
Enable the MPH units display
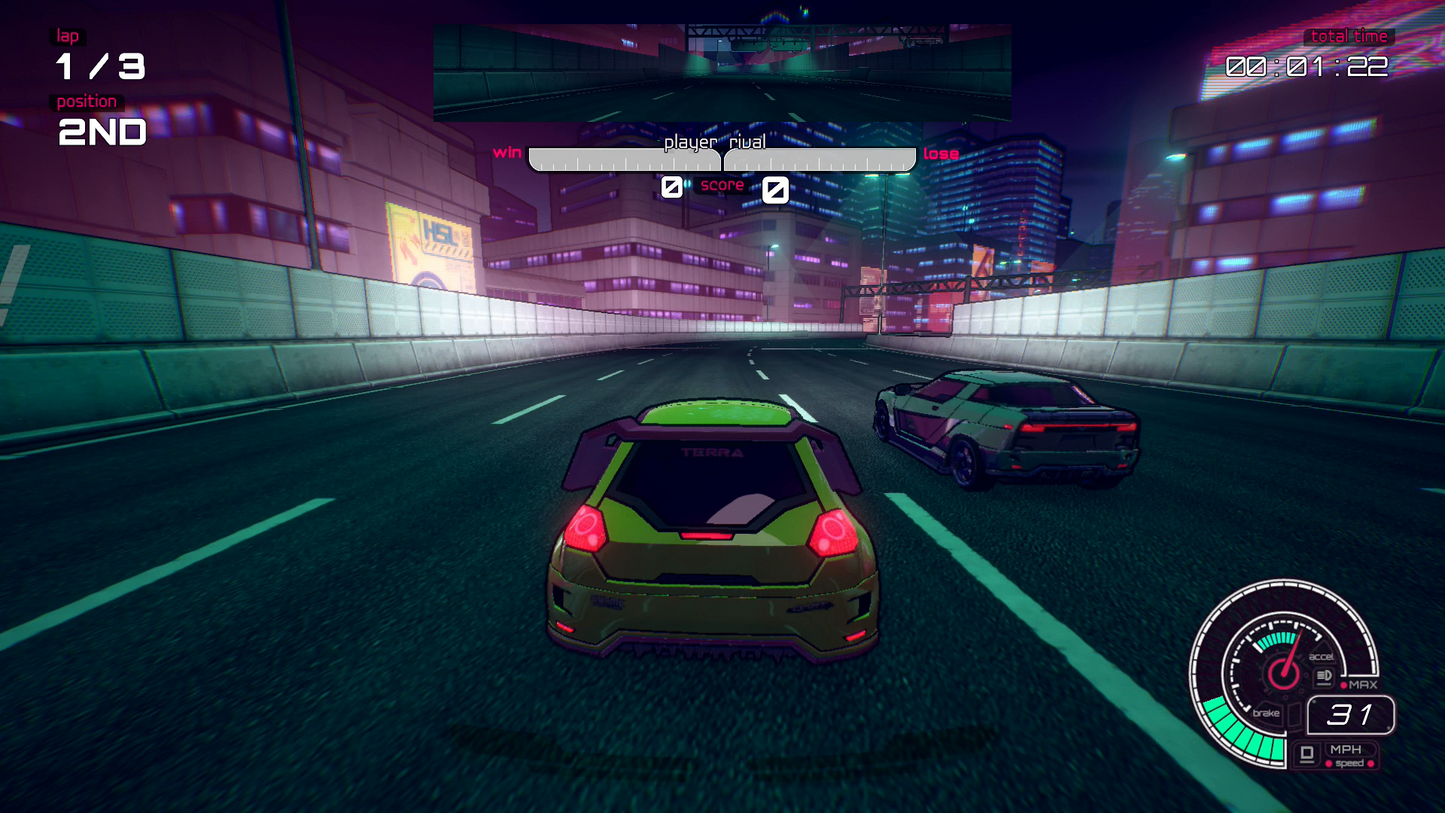coord(1345,749)
